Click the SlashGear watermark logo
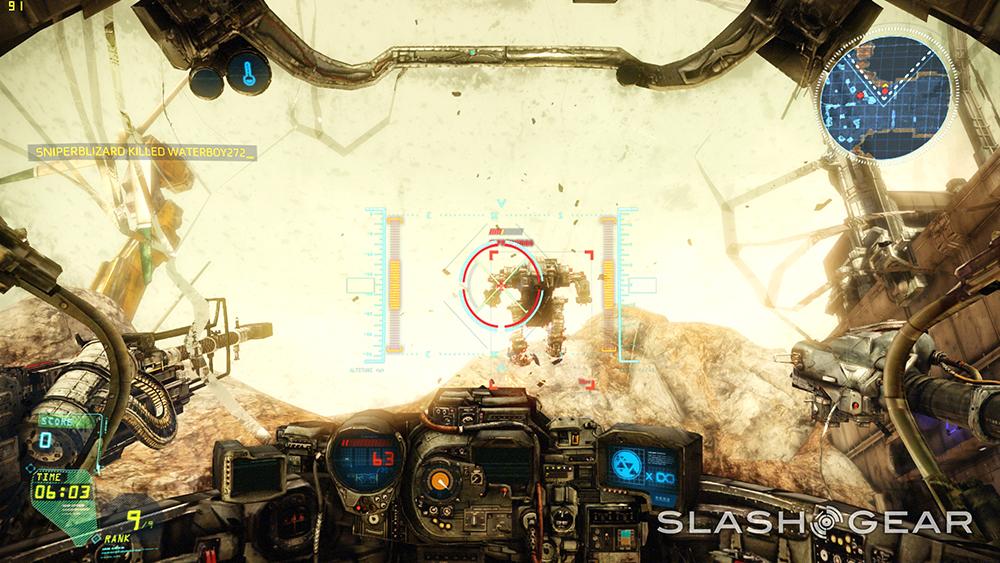 [x=814, y=522]
